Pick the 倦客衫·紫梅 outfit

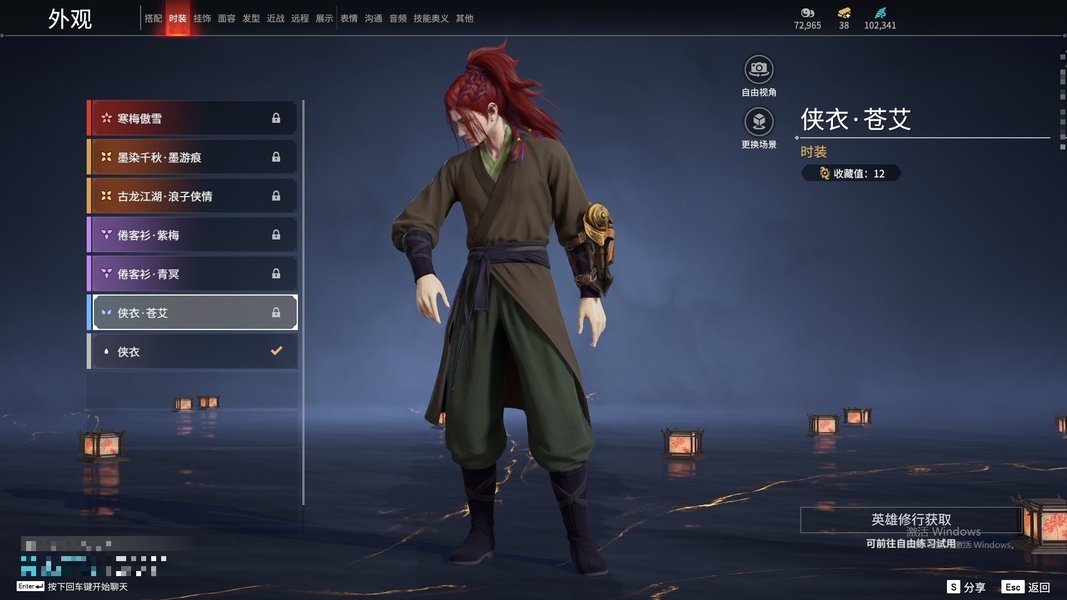point(192,235)
